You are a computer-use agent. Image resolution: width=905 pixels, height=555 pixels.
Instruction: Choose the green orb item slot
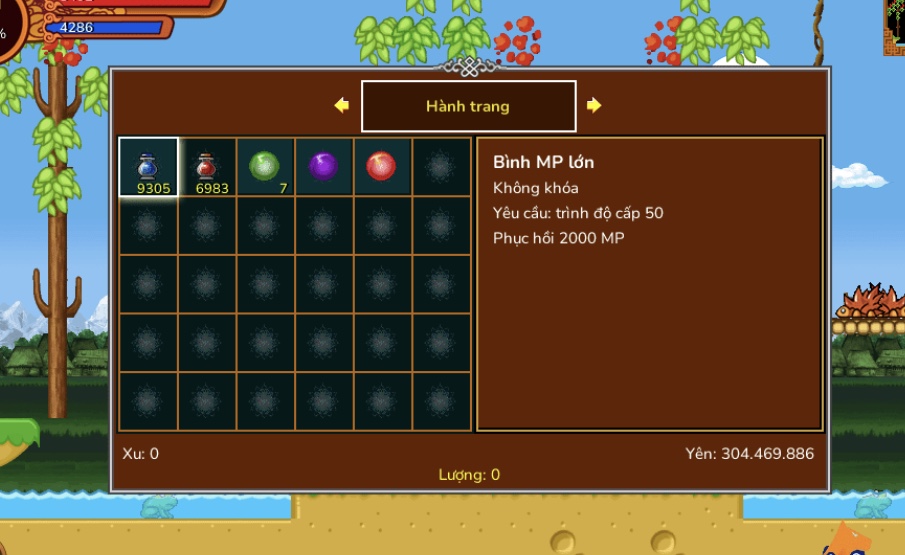[x=265, y=167]
